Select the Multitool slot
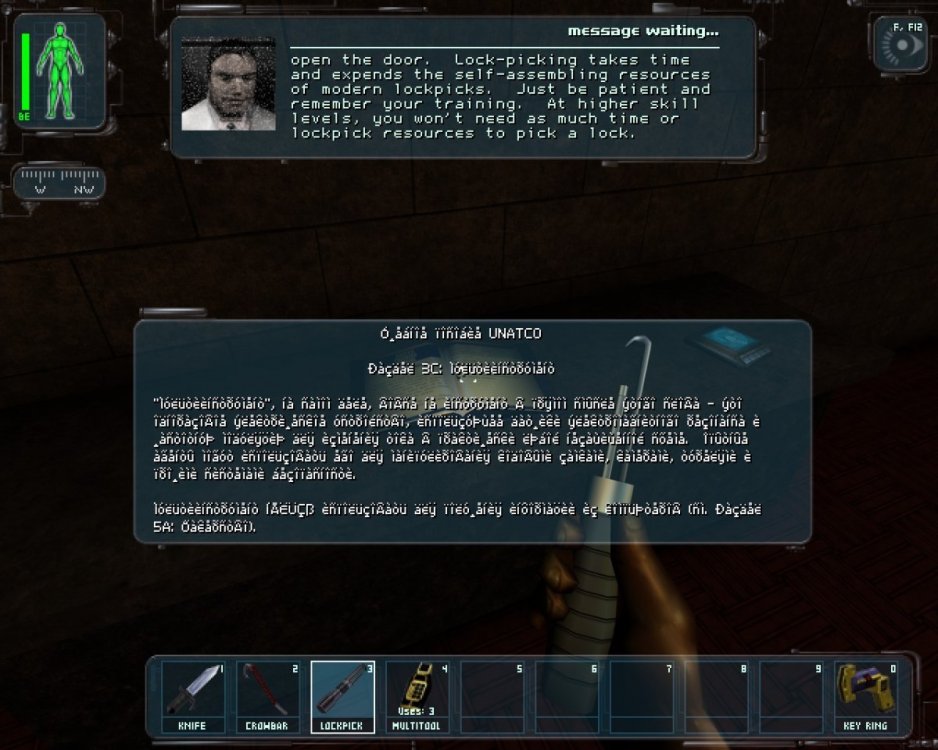Viewport: 938px width, 750px height. point(417,696)
